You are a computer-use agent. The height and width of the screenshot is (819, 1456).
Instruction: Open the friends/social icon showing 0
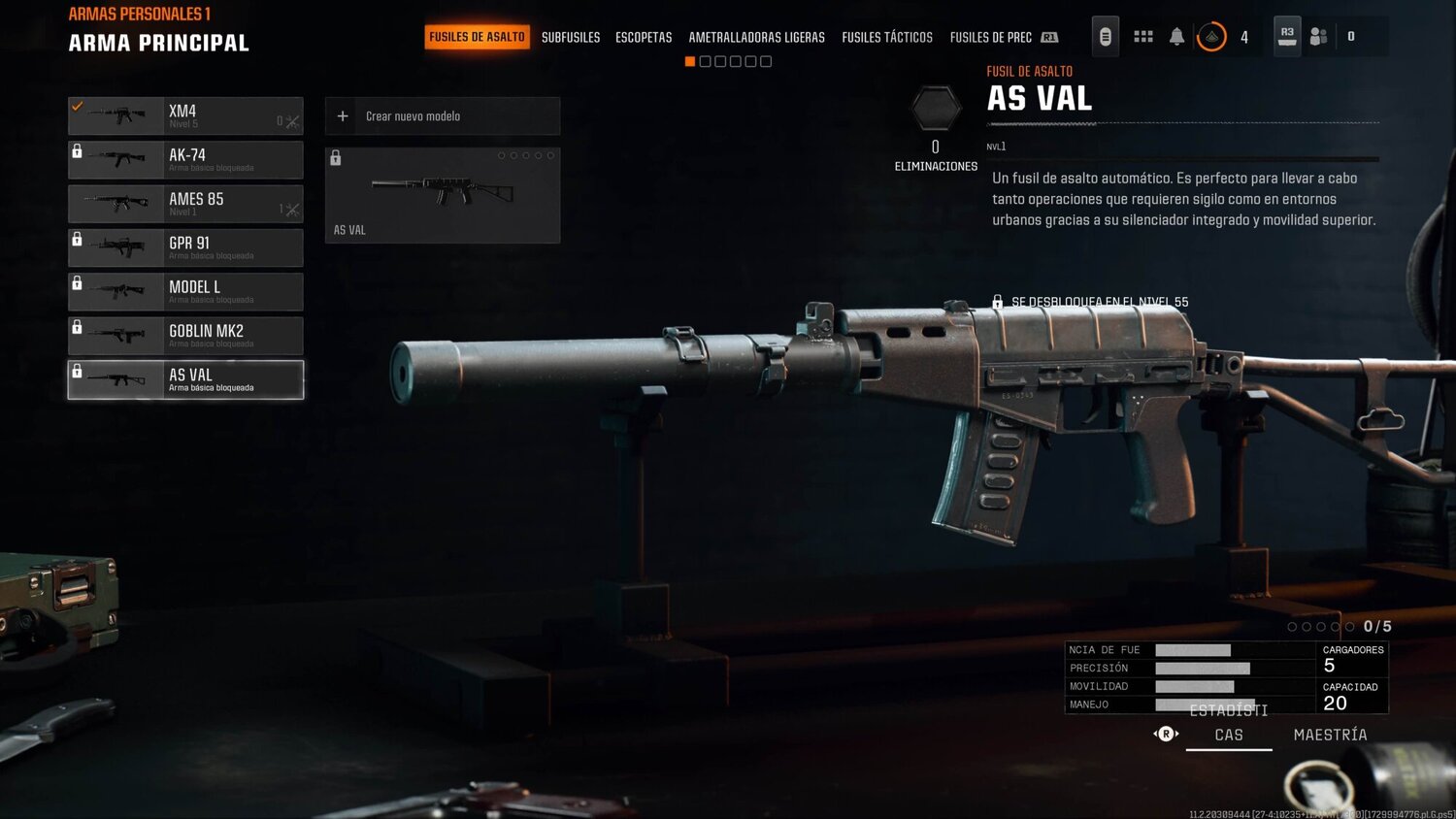(x=1318, y=35)
